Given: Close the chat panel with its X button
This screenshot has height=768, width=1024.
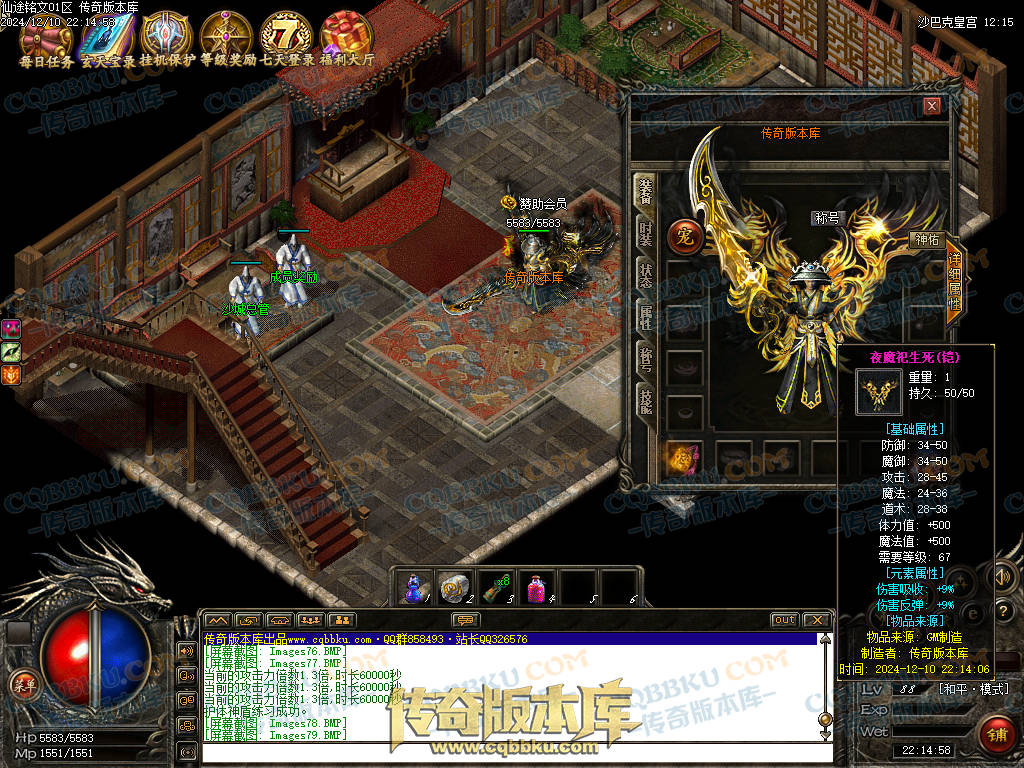Looking at the screenshot, I should (x=817, y=620).
